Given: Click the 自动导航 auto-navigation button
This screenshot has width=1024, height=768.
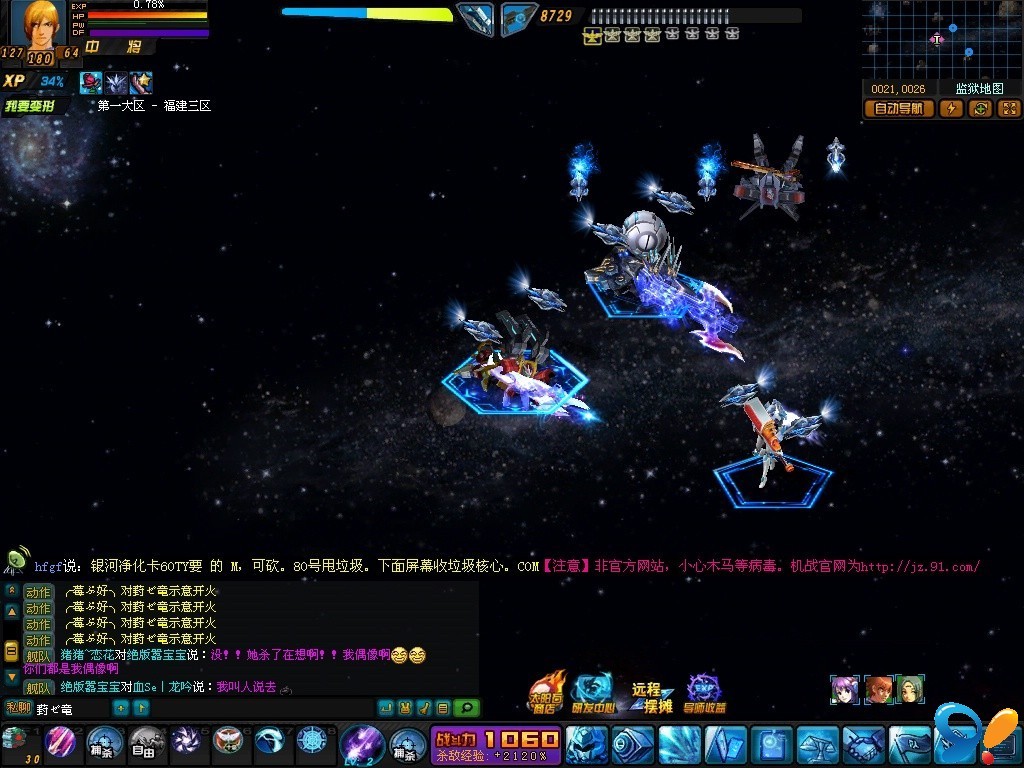Looking at the screenshot, I should (x=899, y=109).
